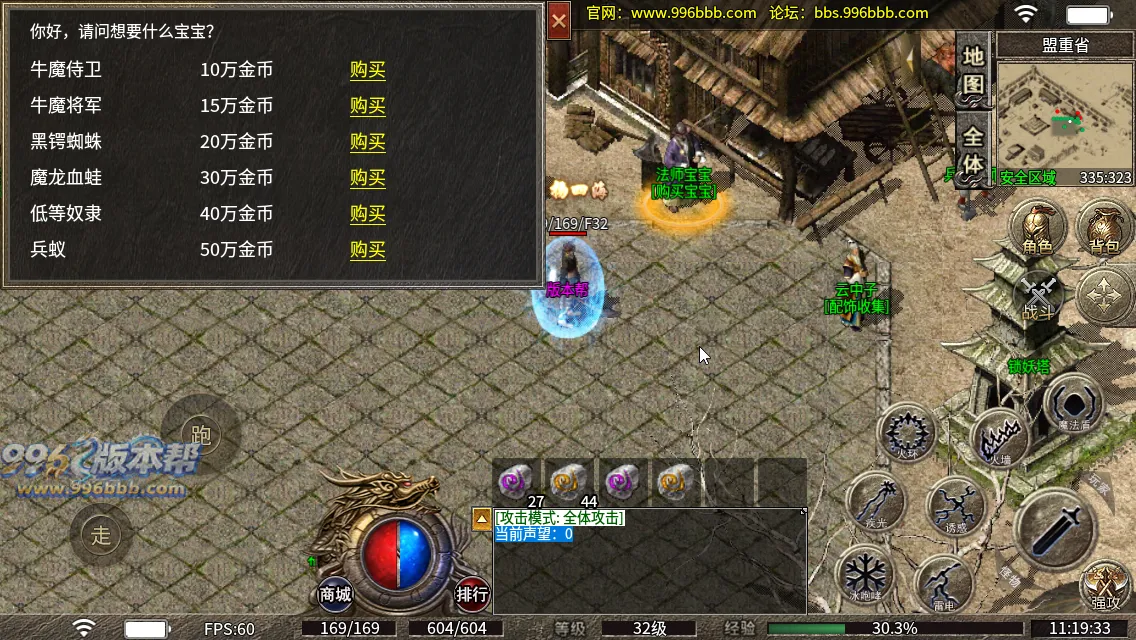Toggle the 战斗 crossed-swords mode
1136x640 pixels.
pyautogui.click(x=1040, y=297)
